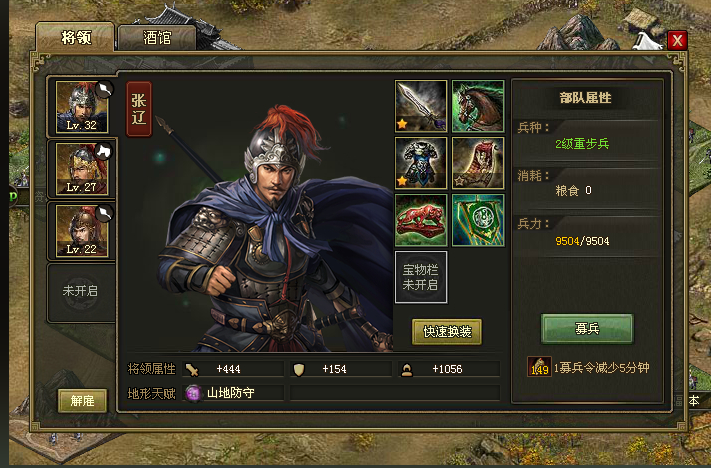The height and width of the screenshot is (468, 711).
Task: Select the red cloak equipment slot
Action: pos(478,163)
